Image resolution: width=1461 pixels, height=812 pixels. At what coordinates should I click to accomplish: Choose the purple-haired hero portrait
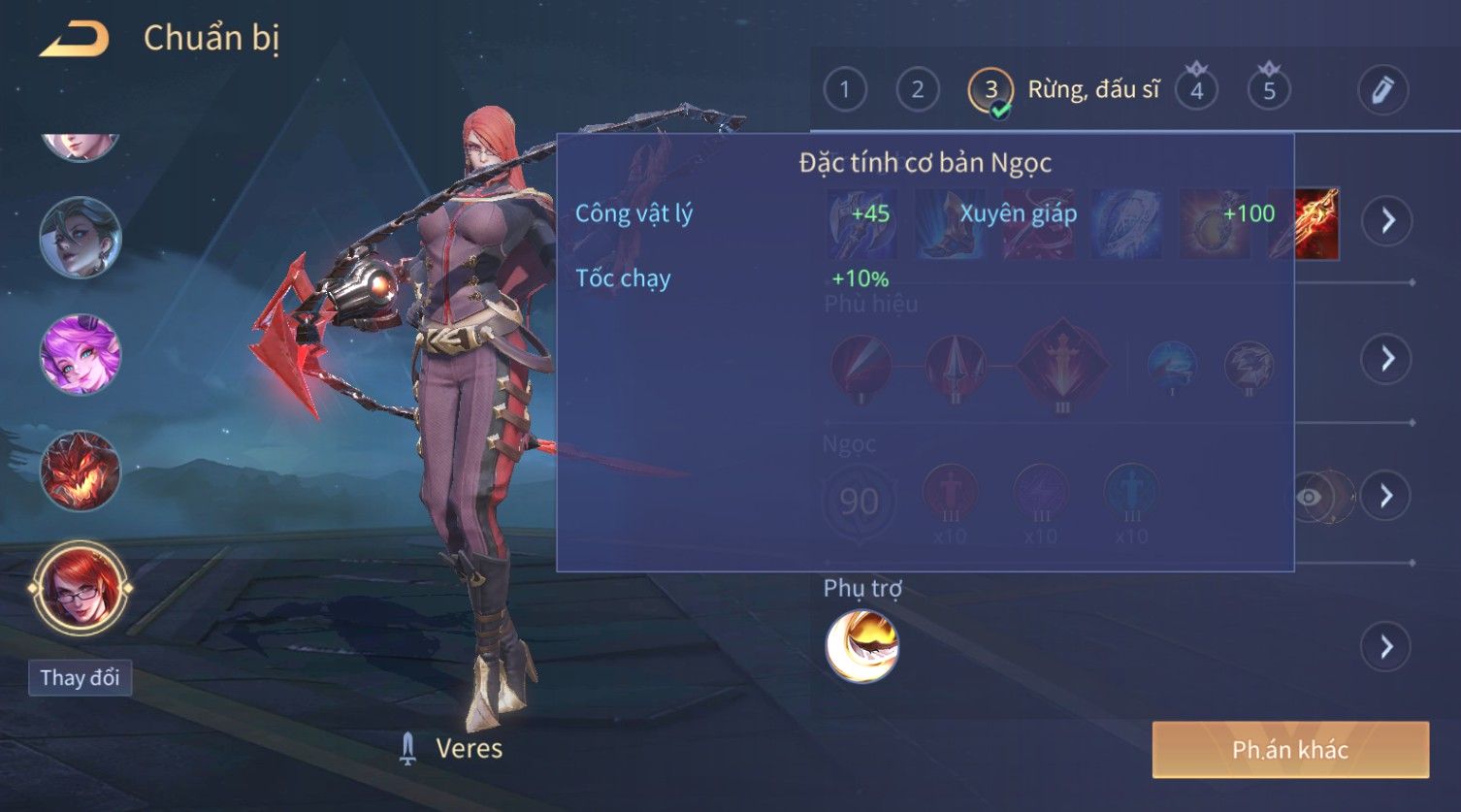click(x=80, y=354)
